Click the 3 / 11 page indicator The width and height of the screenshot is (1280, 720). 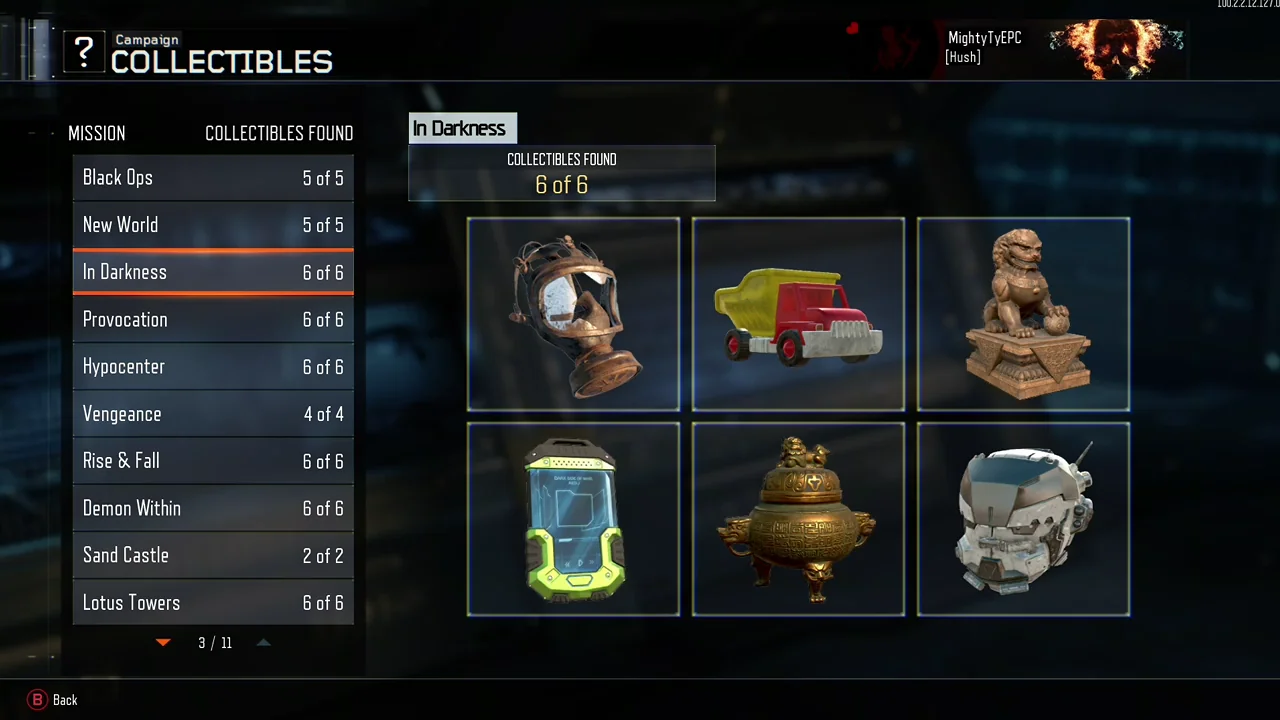click(x=214, y=643)
